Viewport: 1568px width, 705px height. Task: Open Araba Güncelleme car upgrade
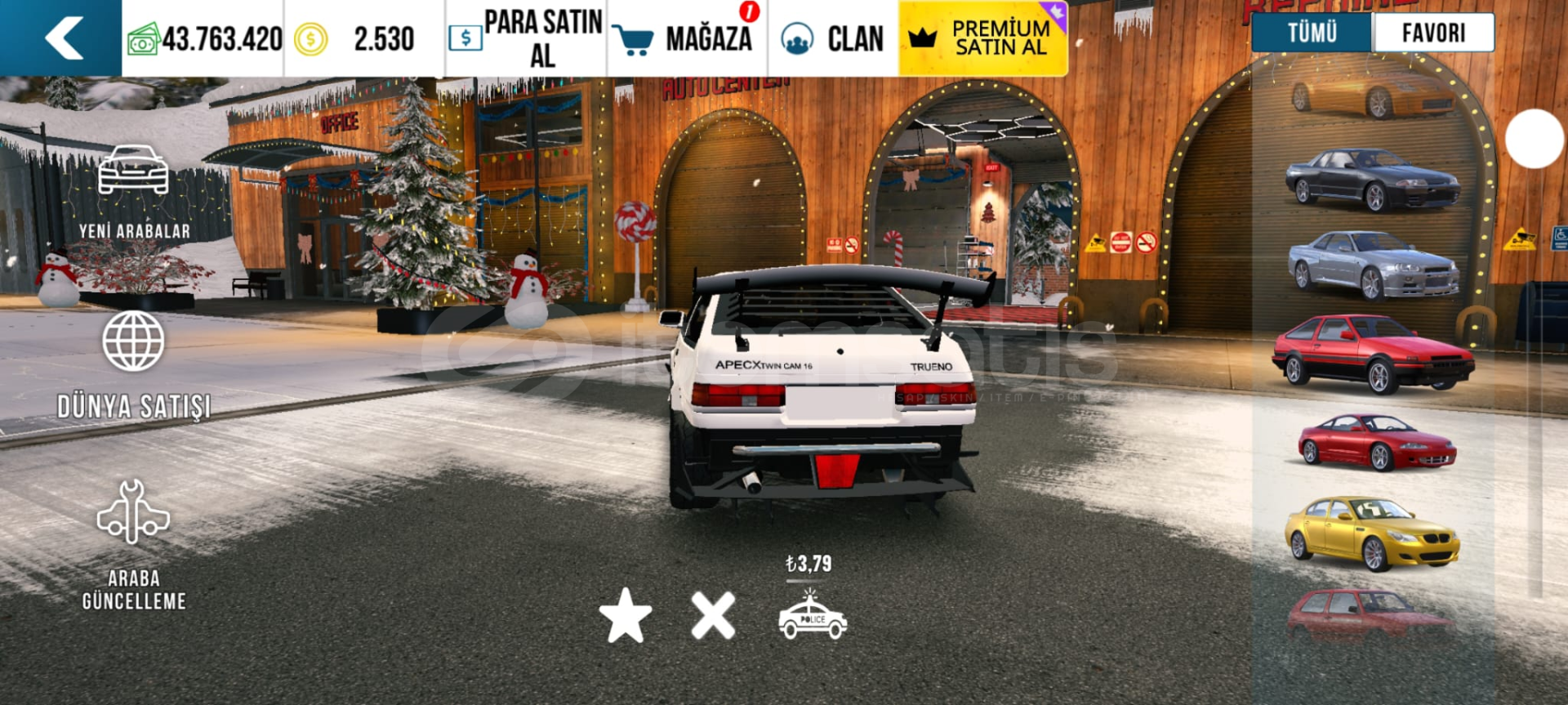pos(134,544)
